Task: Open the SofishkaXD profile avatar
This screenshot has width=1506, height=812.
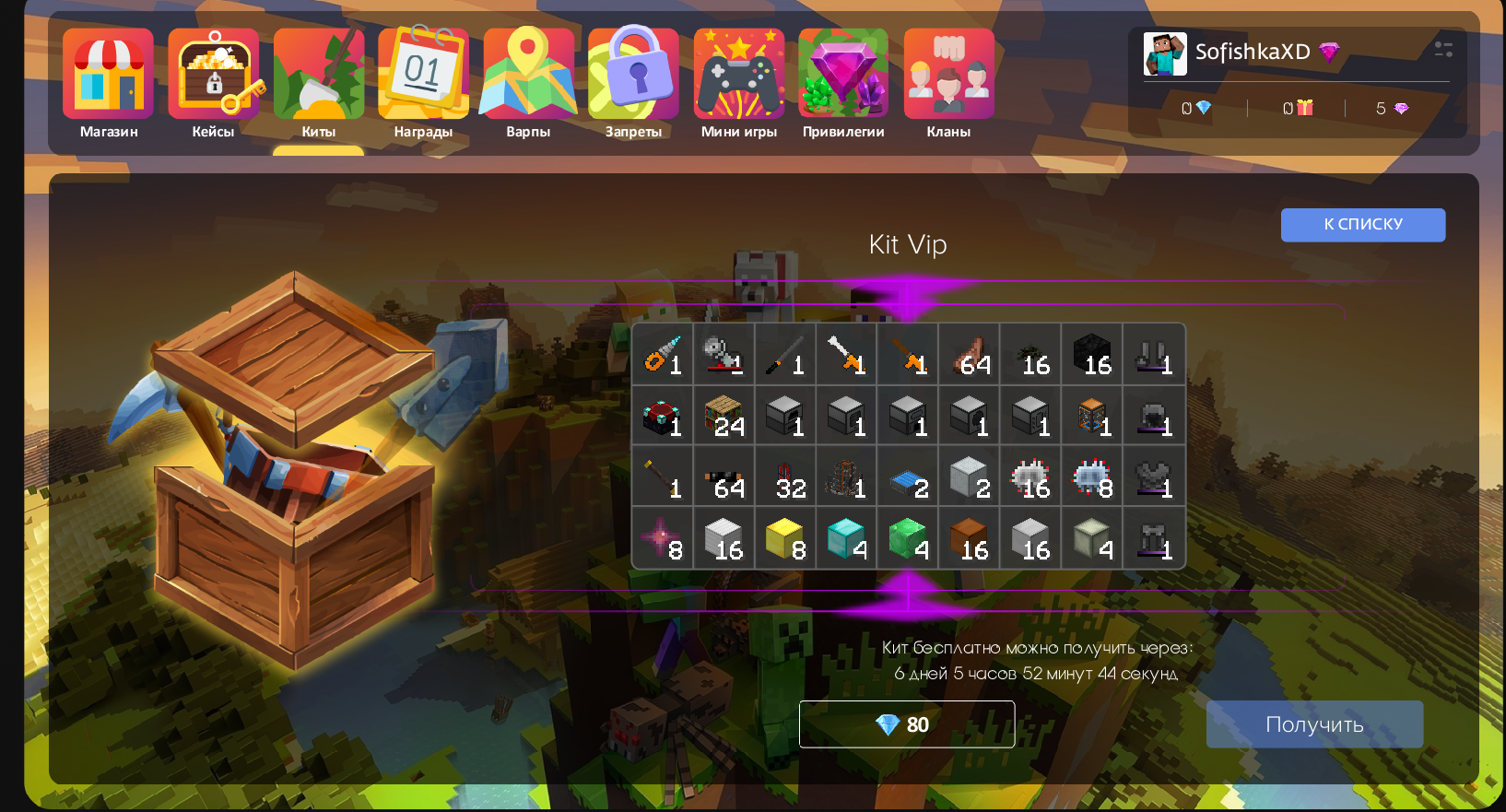Action: click(1165, 53)
